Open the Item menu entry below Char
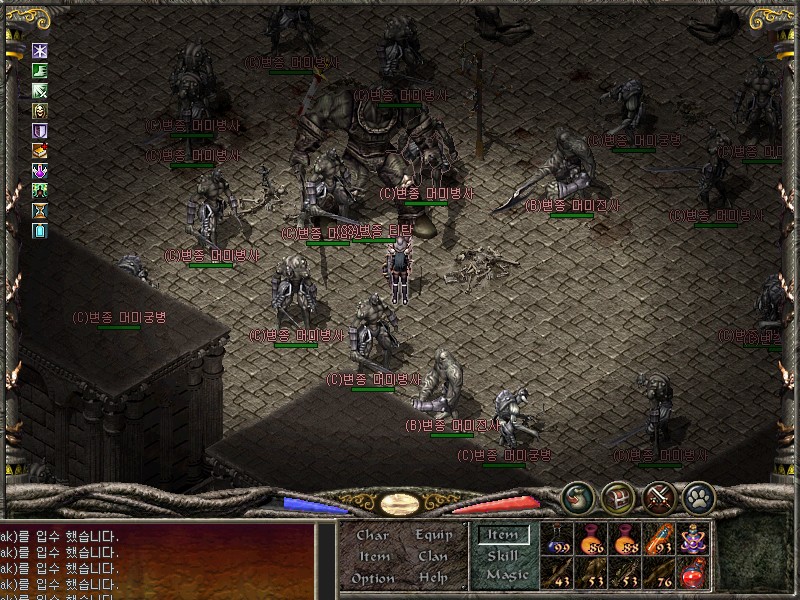 (374, 557)
